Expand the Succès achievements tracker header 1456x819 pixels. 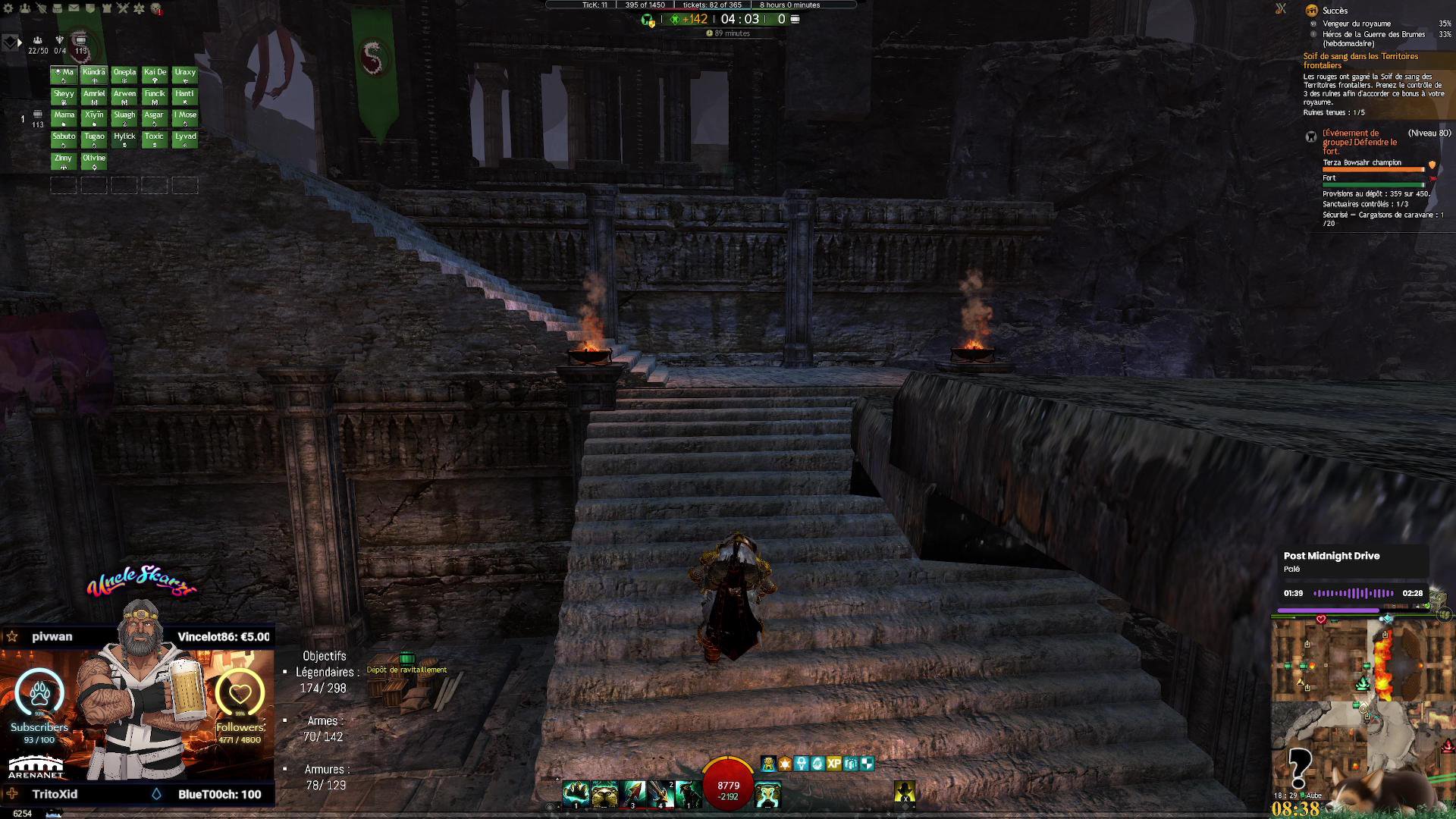point(1335,11)
